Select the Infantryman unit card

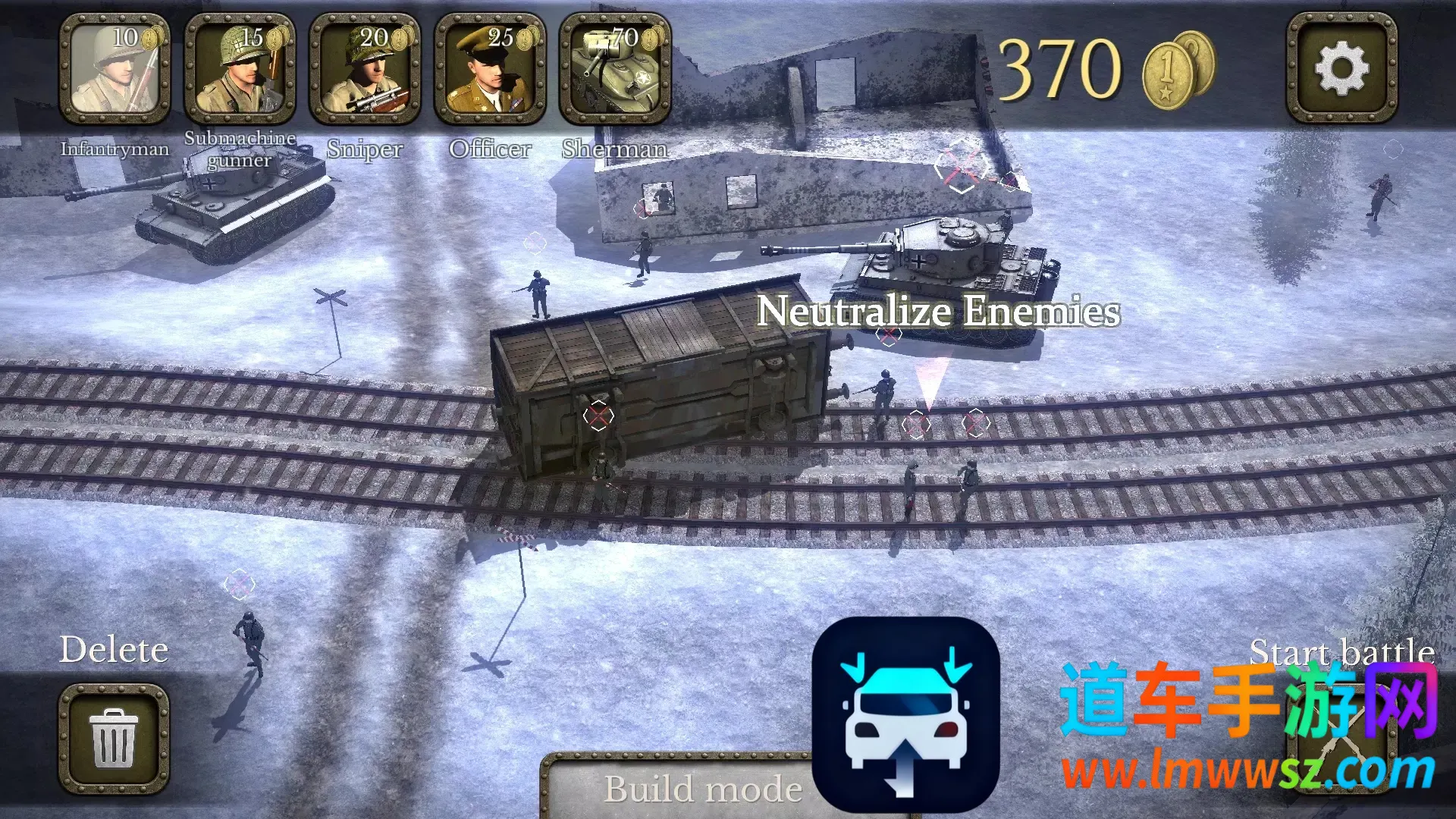[x=115, y=70]
